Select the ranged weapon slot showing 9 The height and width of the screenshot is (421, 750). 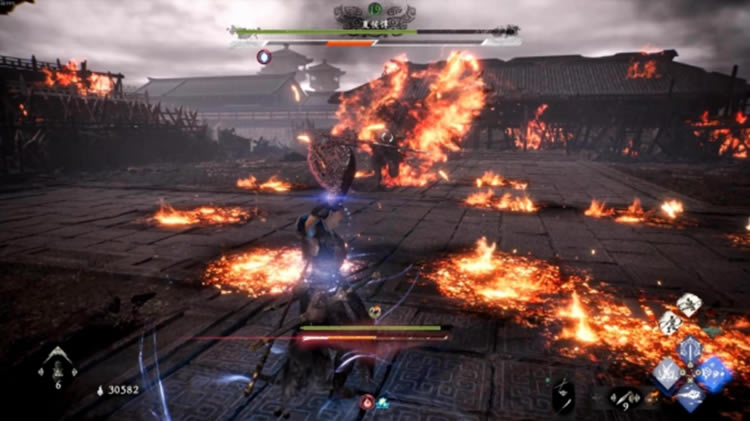point(624,399)
